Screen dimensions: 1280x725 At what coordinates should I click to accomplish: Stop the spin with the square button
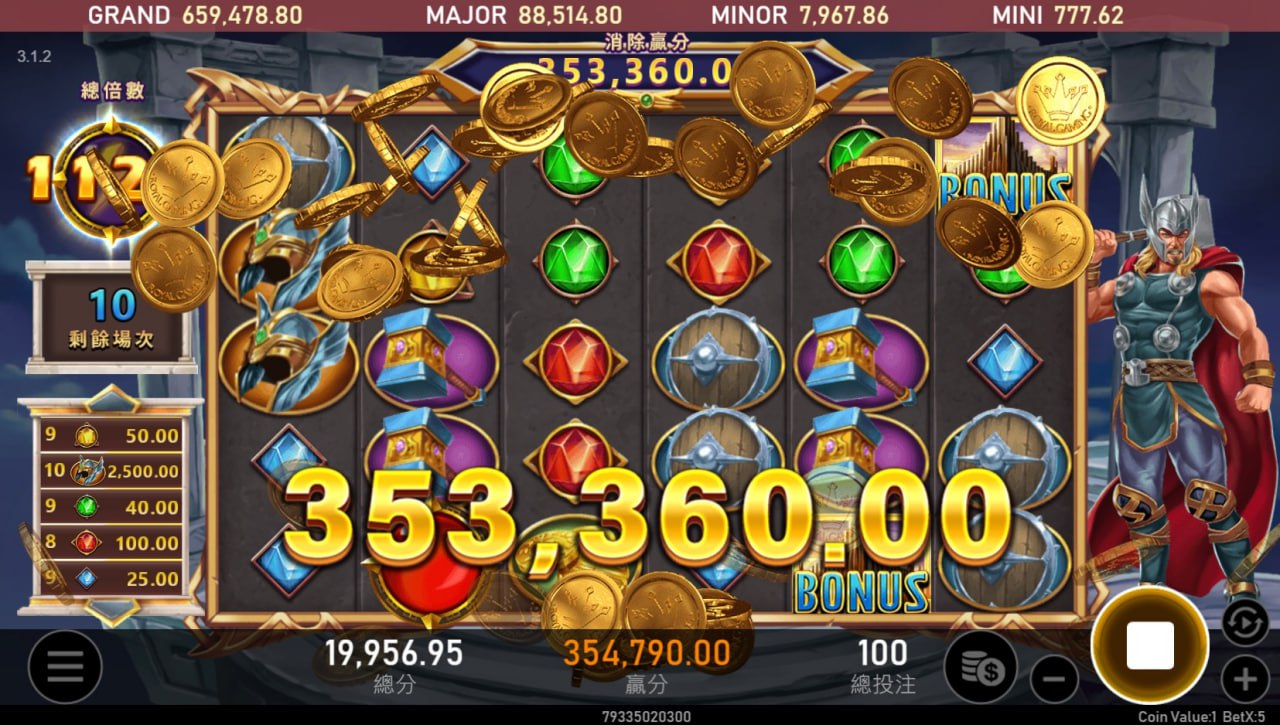[x=1150, y=645]
